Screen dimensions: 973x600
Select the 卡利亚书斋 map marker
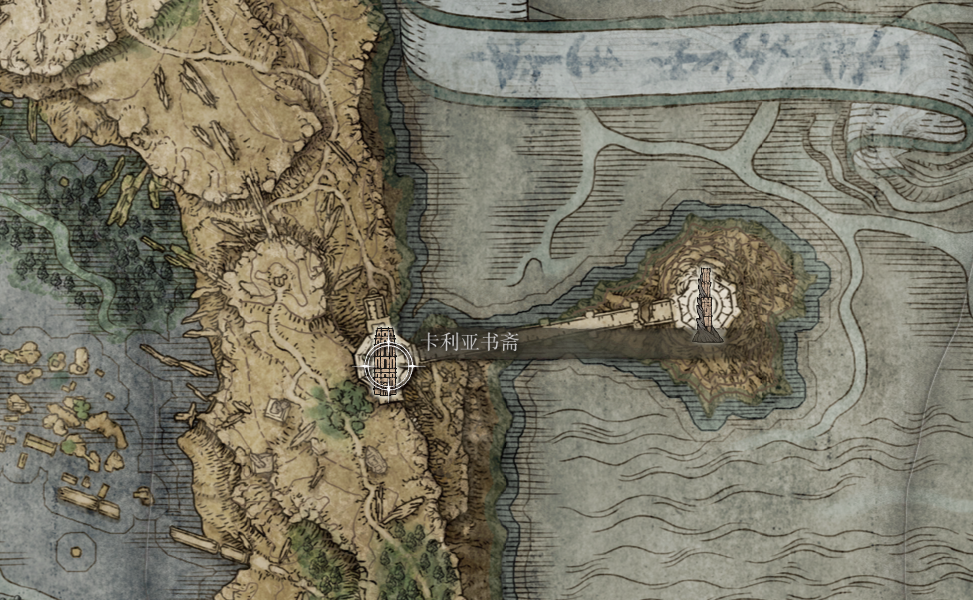[x=385, y=363]
